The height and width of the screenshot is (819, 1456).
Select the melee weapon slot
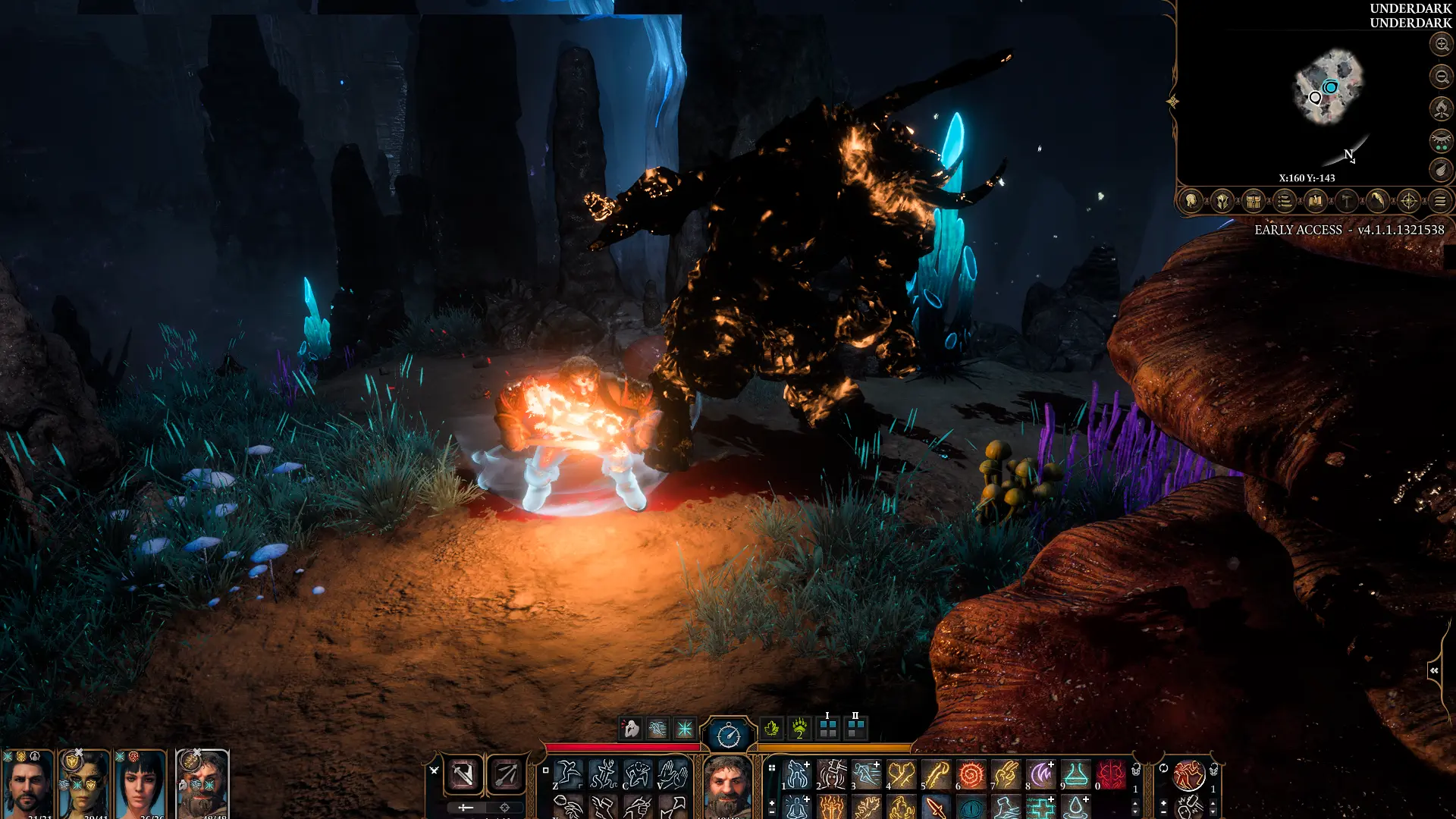point(463,774)
